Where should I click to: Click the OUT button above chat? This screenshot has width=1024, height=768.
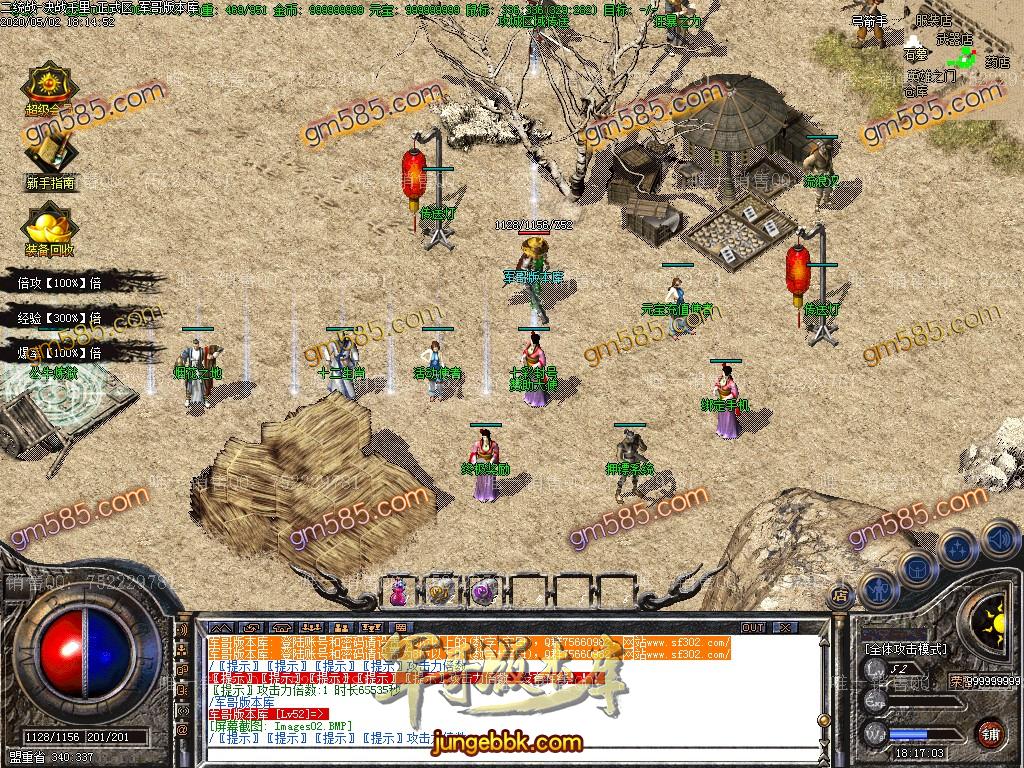tap(752, 627)
